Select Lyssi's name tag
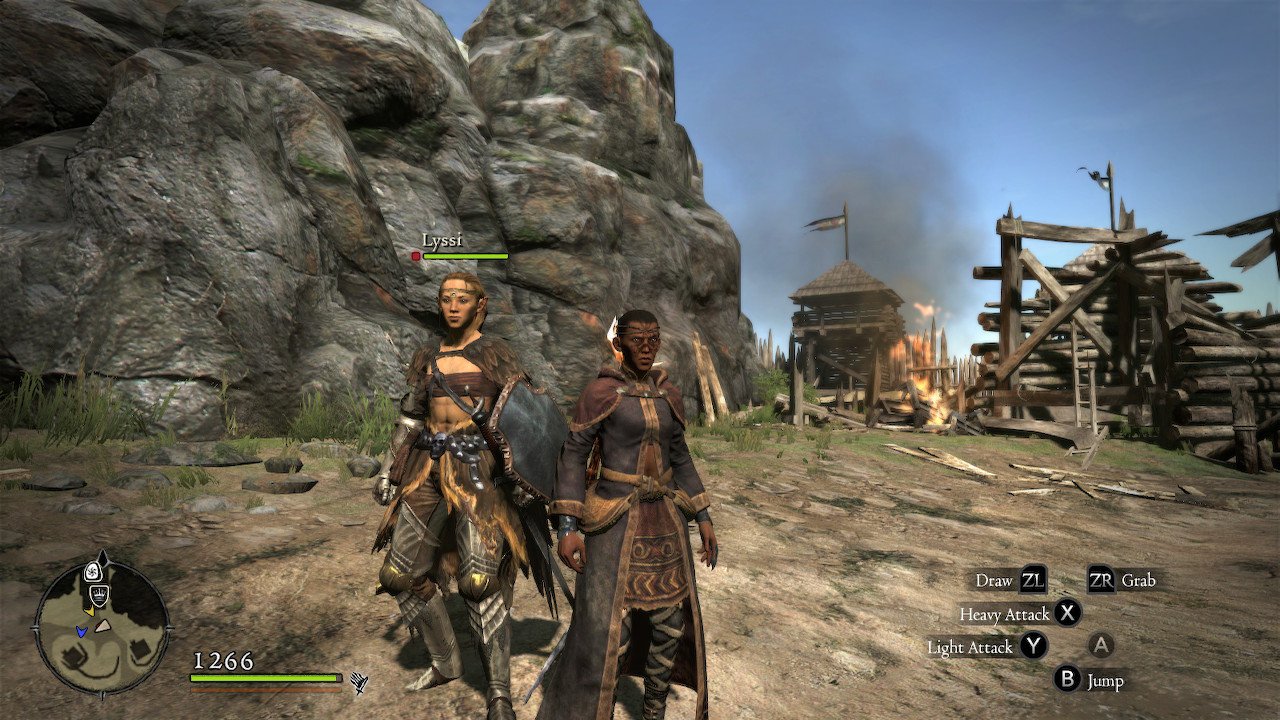This screenshot has width=1280, height=720. click(441, 240)
